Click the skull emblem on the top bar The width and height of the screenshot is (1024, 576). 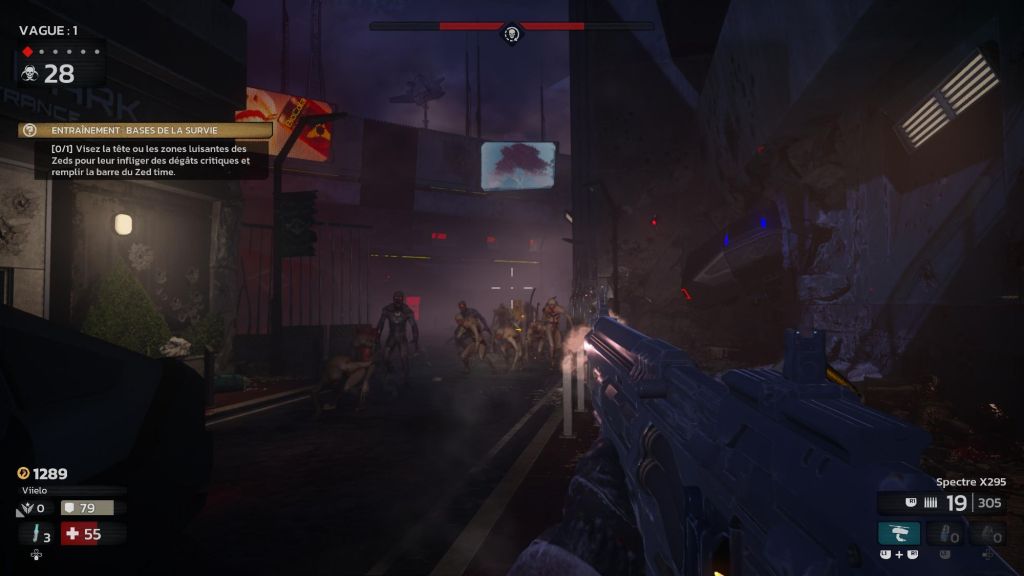[x=512, y=35]
